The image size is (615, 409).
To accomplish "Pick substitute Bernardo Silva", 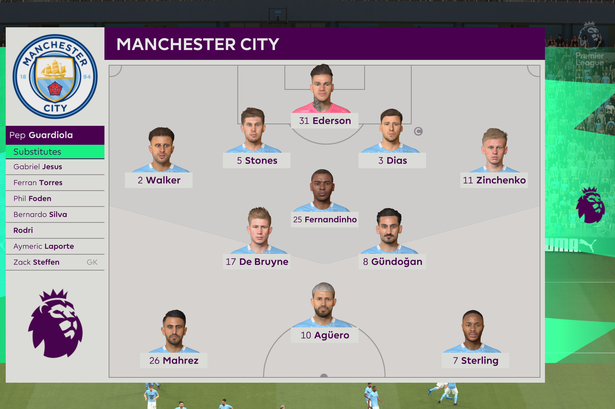I will [x=55, y=214].
